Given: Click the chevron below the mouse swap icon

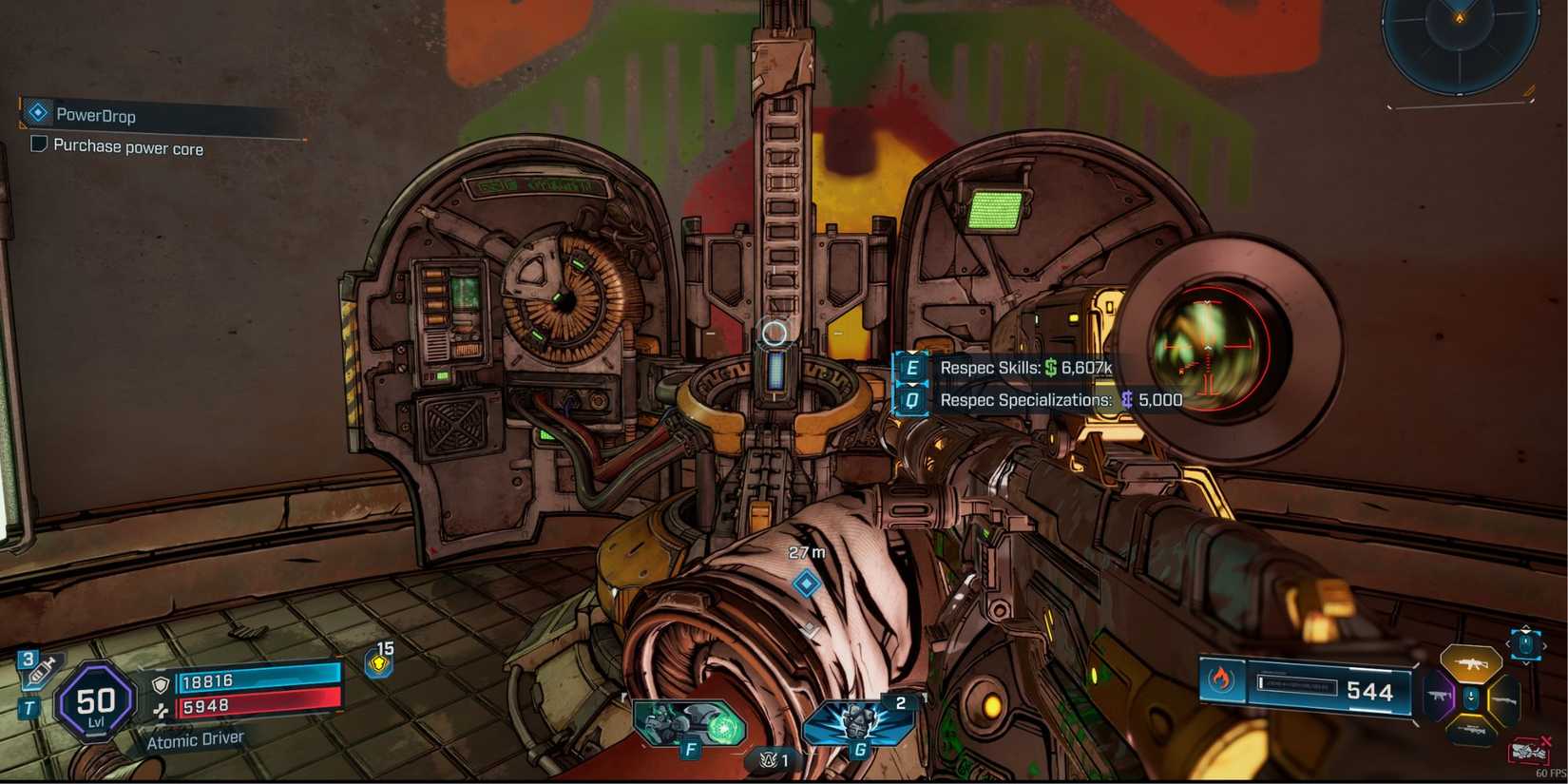Looking at the screenshot, I should [1526, 664].
